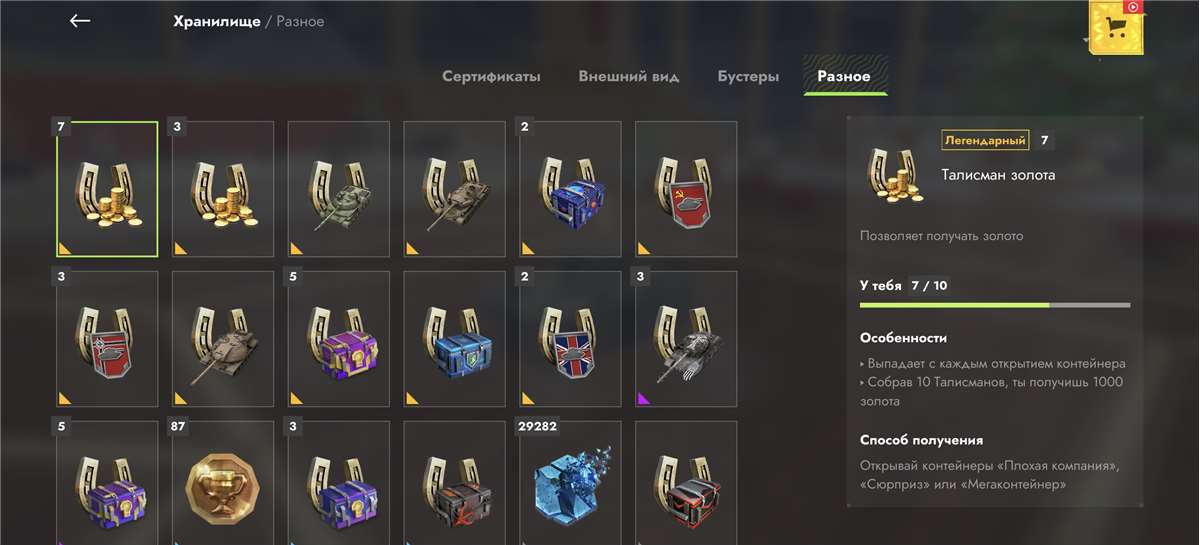The width and height of the screenshot is (1200, 545).
Task: Open the Хранилище breadcrumb link
Action: pos(216,21)
